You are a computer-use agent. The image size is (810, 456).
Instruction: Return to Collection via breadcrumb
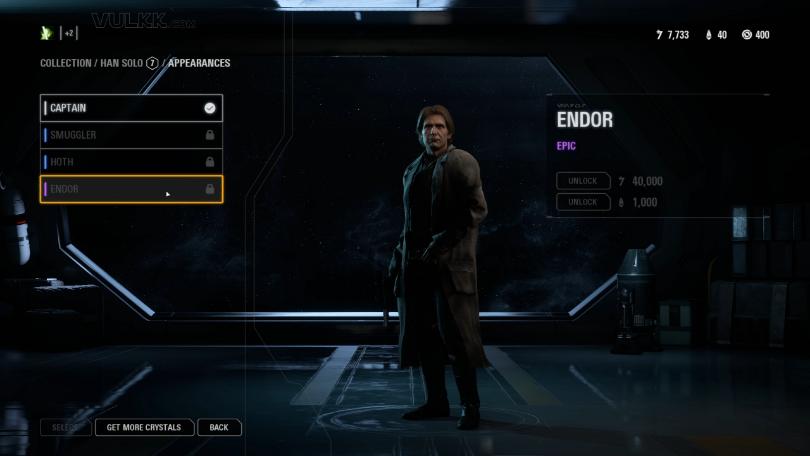(x=65, y=63)
